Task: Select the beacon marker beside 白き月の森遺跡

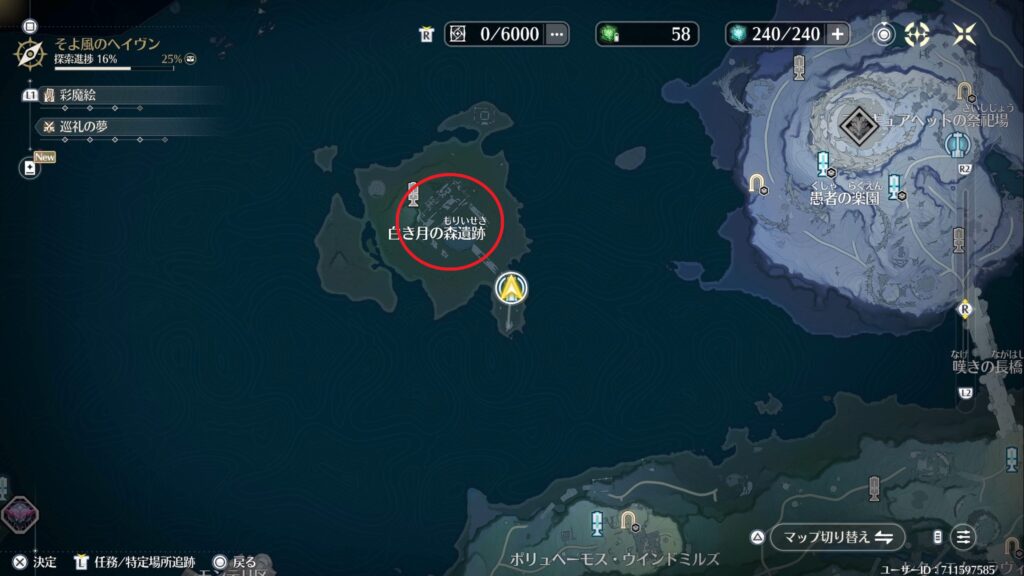Action: click(x=413, y=194)
